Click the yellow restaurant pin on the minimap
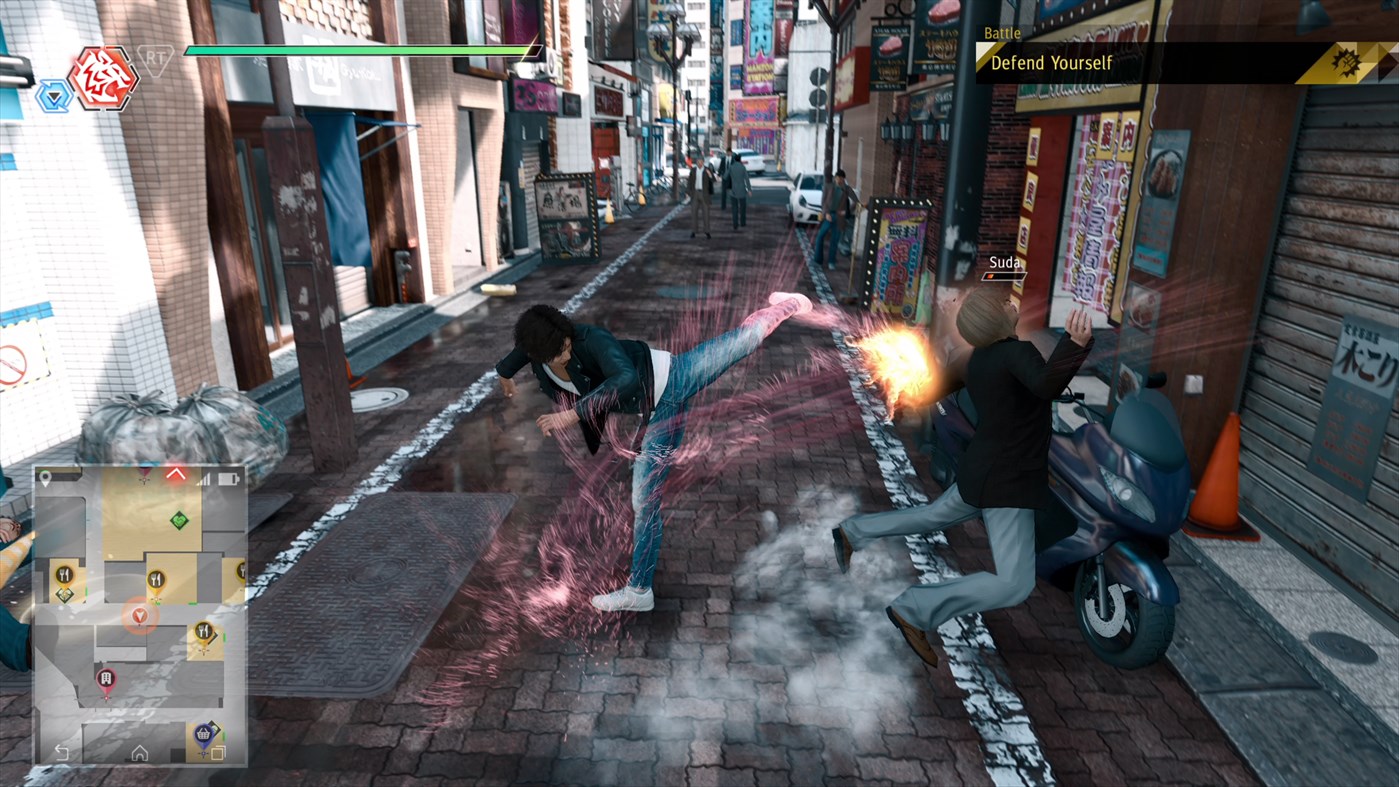This screenshot has height=787, width=1399. click(157, 577)
